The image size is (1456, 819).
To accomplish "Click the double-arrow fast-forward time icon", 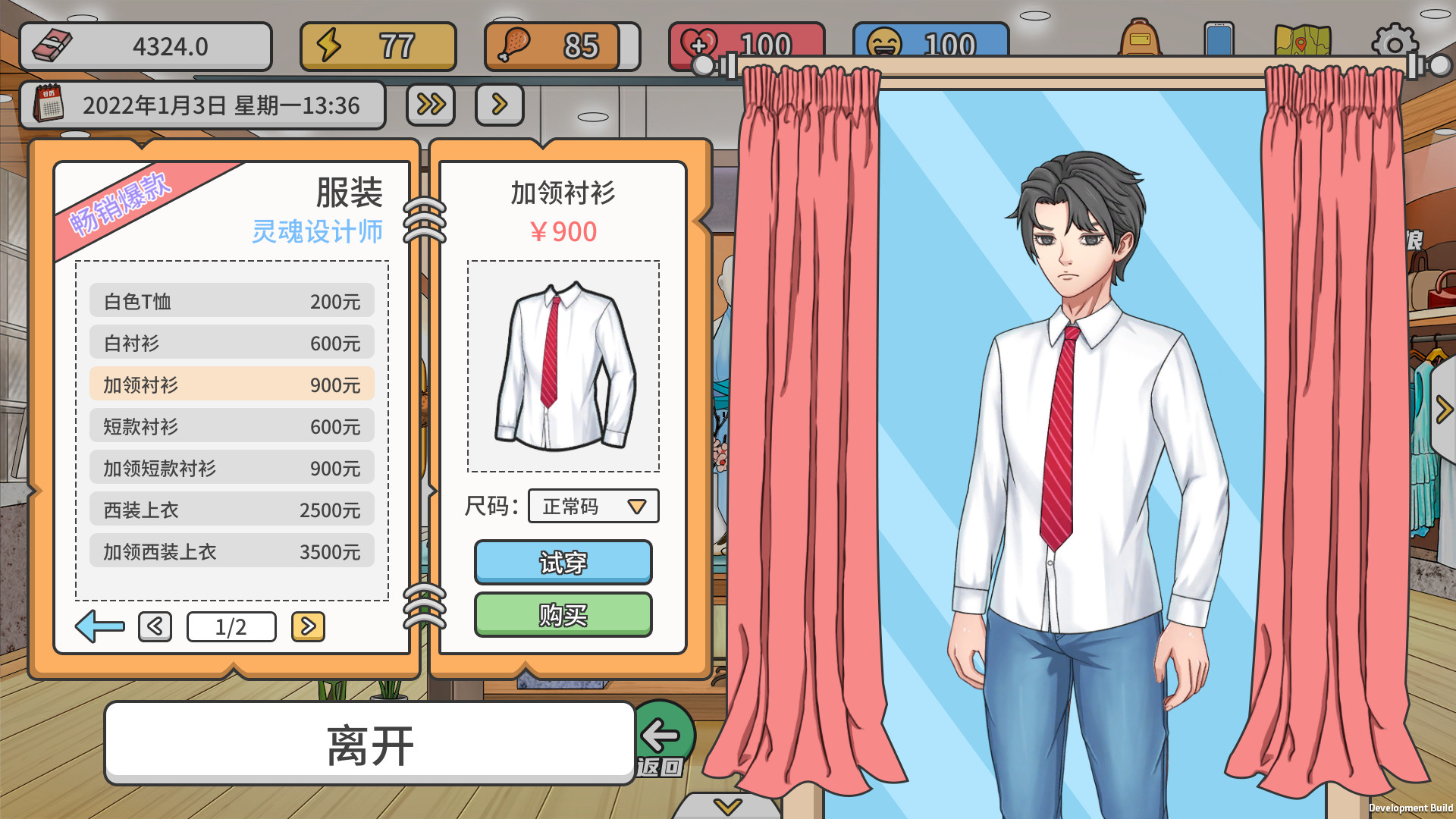I will (x=430, y=105).
